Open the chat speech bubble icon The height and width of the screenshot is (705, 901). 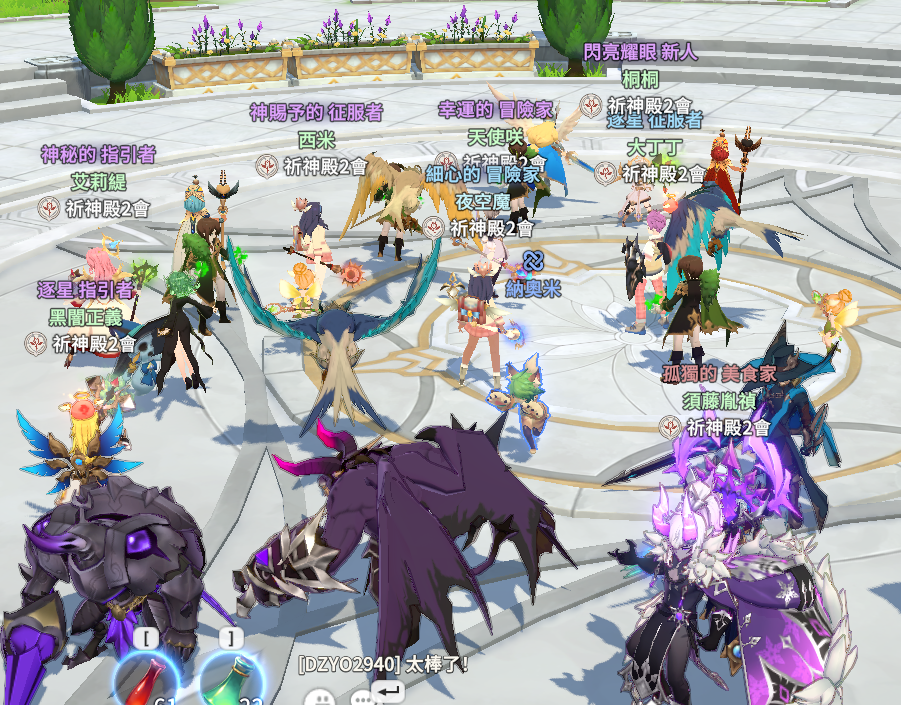click(x=361, y=698)
